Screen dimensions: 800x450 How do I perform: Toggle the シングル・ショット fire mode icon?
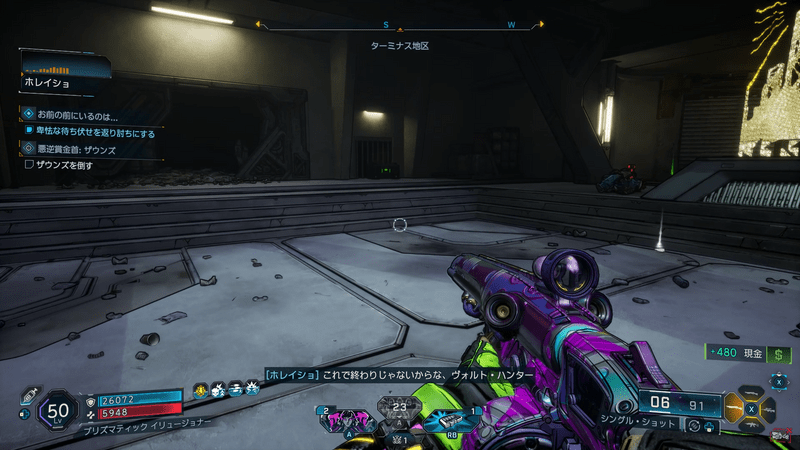point(693,425)
